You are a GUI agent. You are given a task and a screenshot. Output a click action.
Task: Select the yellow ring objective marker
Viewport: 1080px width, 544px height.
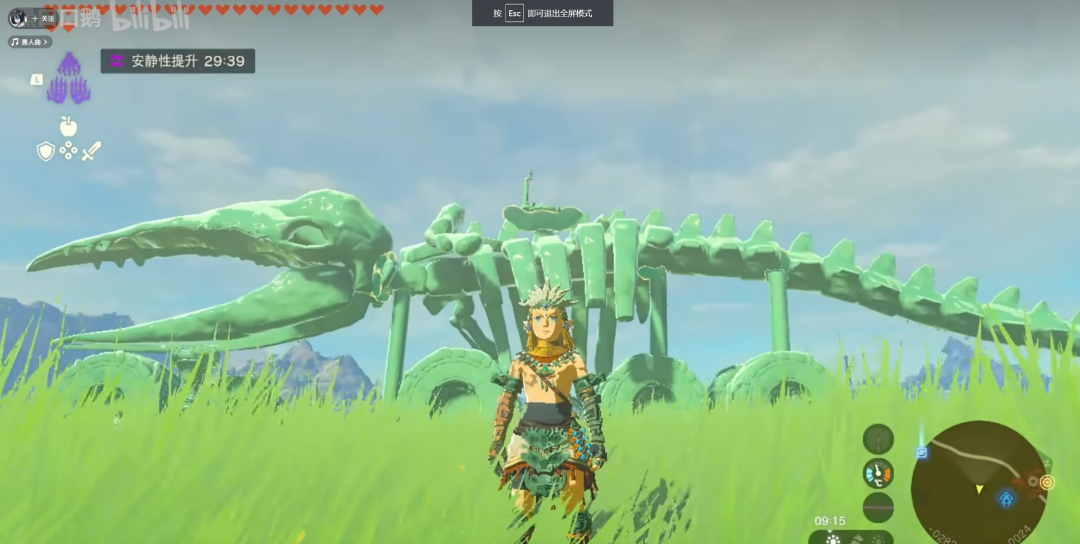1047,482
